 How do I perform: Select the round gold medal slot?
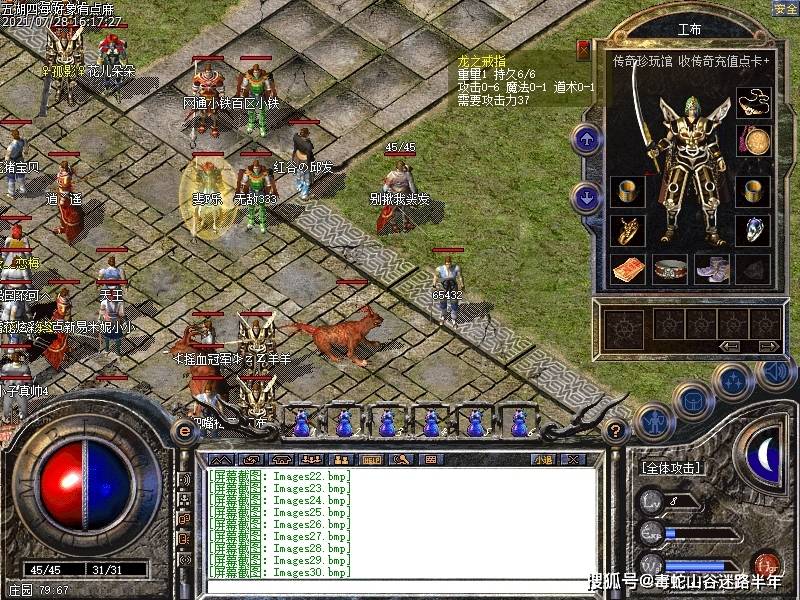(753, 139)
